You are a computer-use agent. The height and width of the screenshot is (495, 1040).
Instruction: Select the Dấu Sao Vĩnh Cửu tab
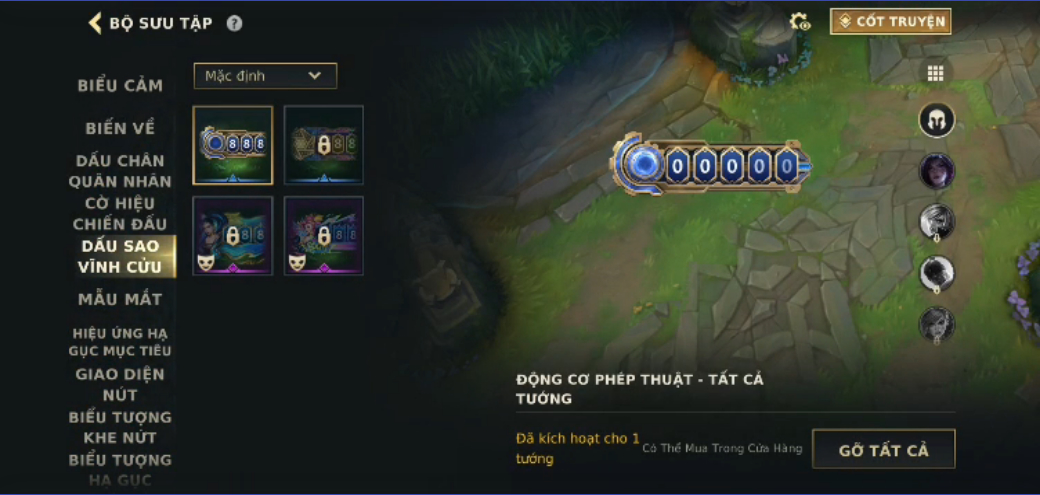(x=121, y=256)
